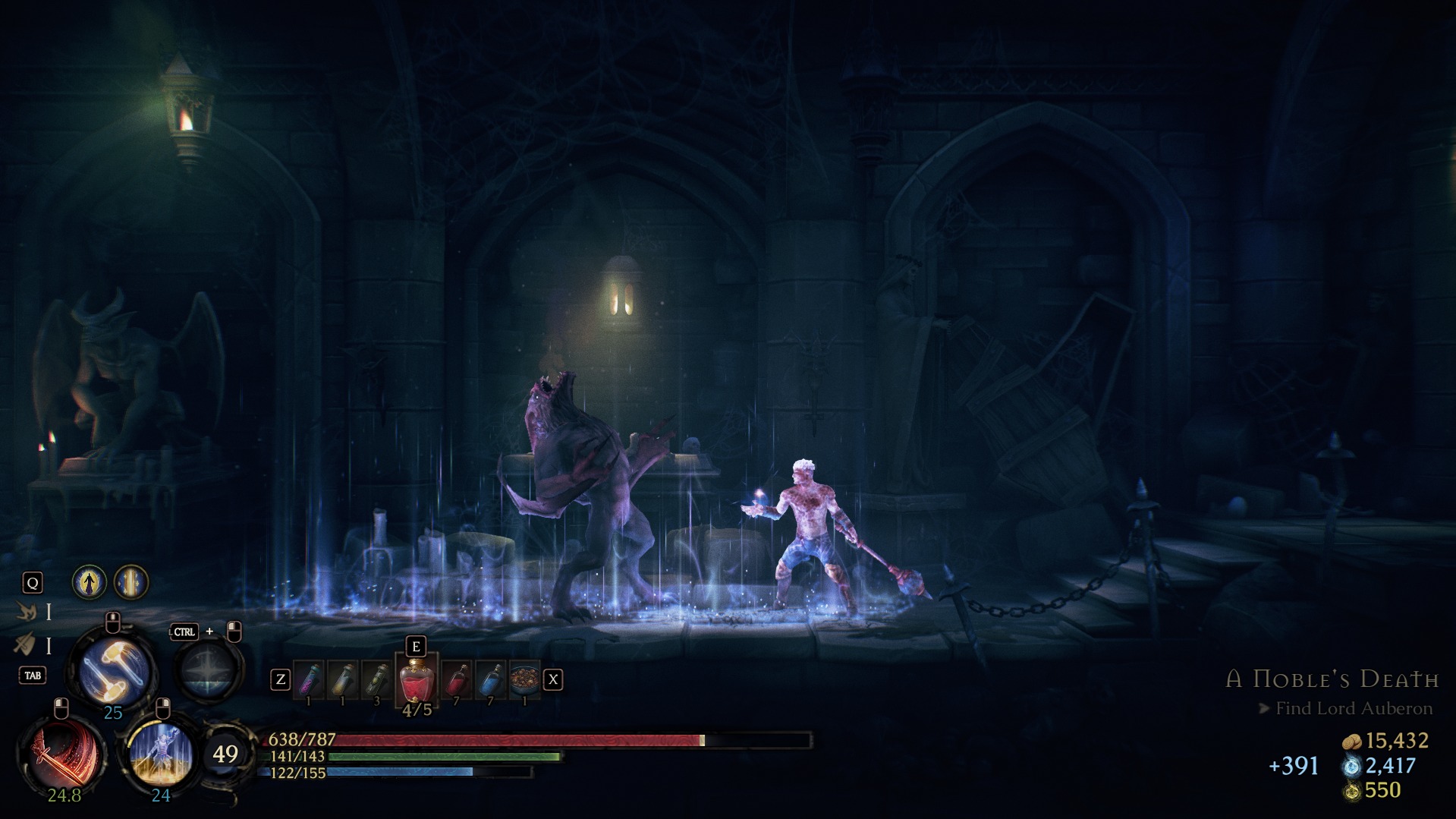The image size is (1456, 819).
Task: Select the purple potion vial slot
Action: click(x=308, y=679)
